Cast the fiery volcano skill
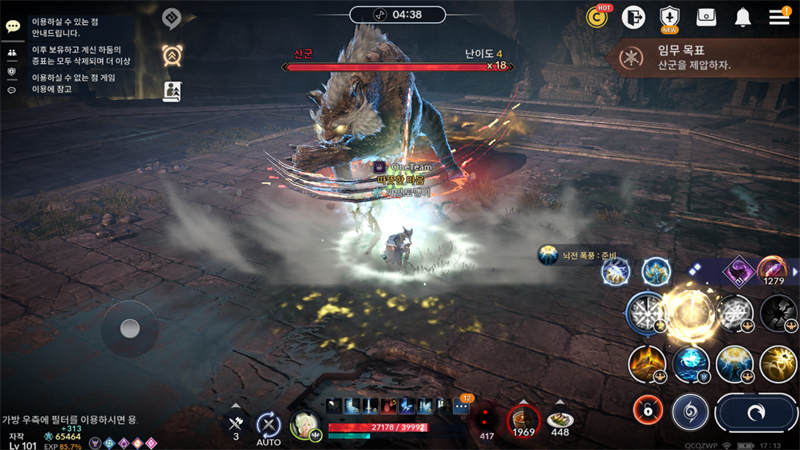Image resolution: width=800 pixels, height=450 pixels. pyautogui.click(x=648, y=364)
